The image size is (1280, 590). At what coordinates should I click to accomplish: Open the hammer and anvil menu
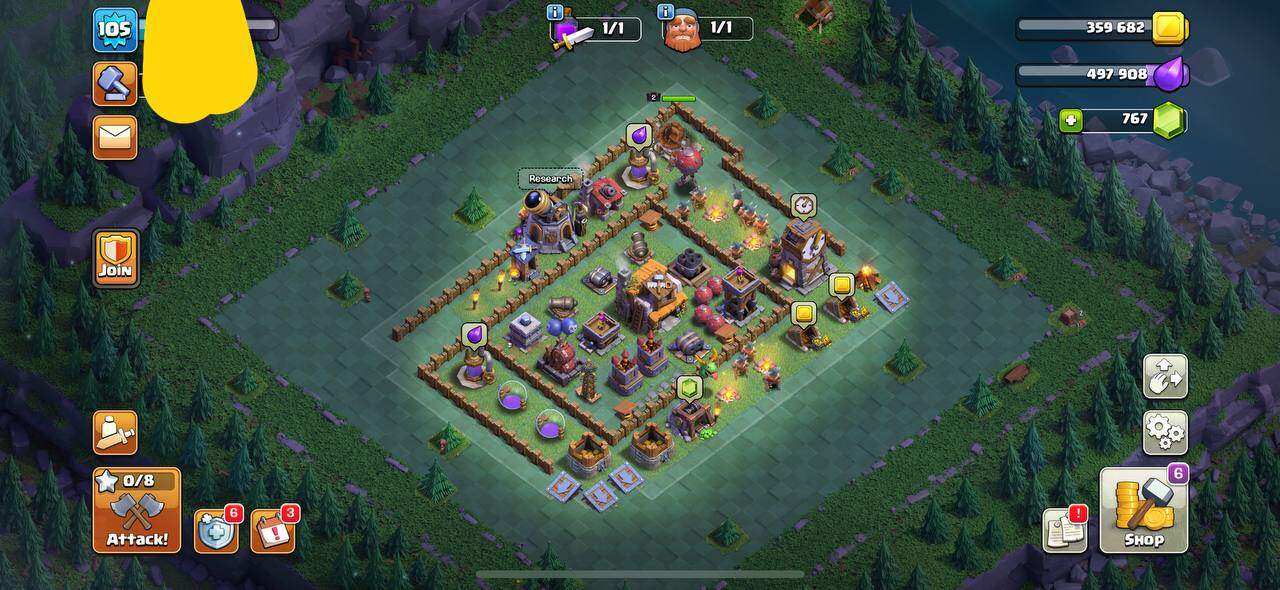coord(115,84)
